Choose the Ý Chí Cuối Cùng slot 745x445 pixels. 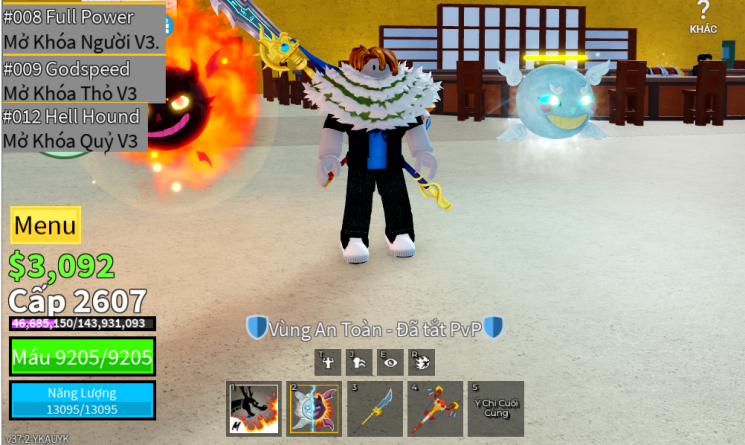(495, 408)
